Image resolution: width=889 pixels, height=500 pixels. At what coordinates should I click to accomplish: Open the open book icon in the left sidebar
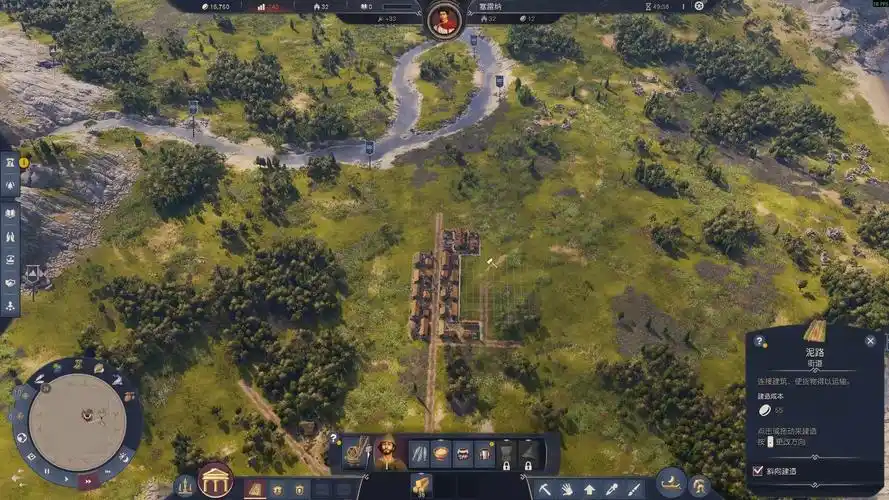coord(10,213)
